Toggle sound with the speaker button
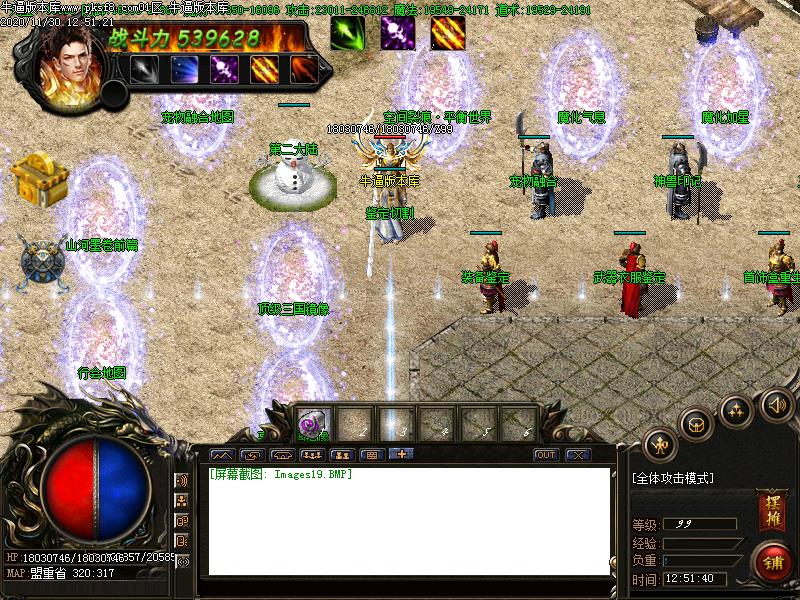Viewport: 800px width, 600px height. point(775,405)
